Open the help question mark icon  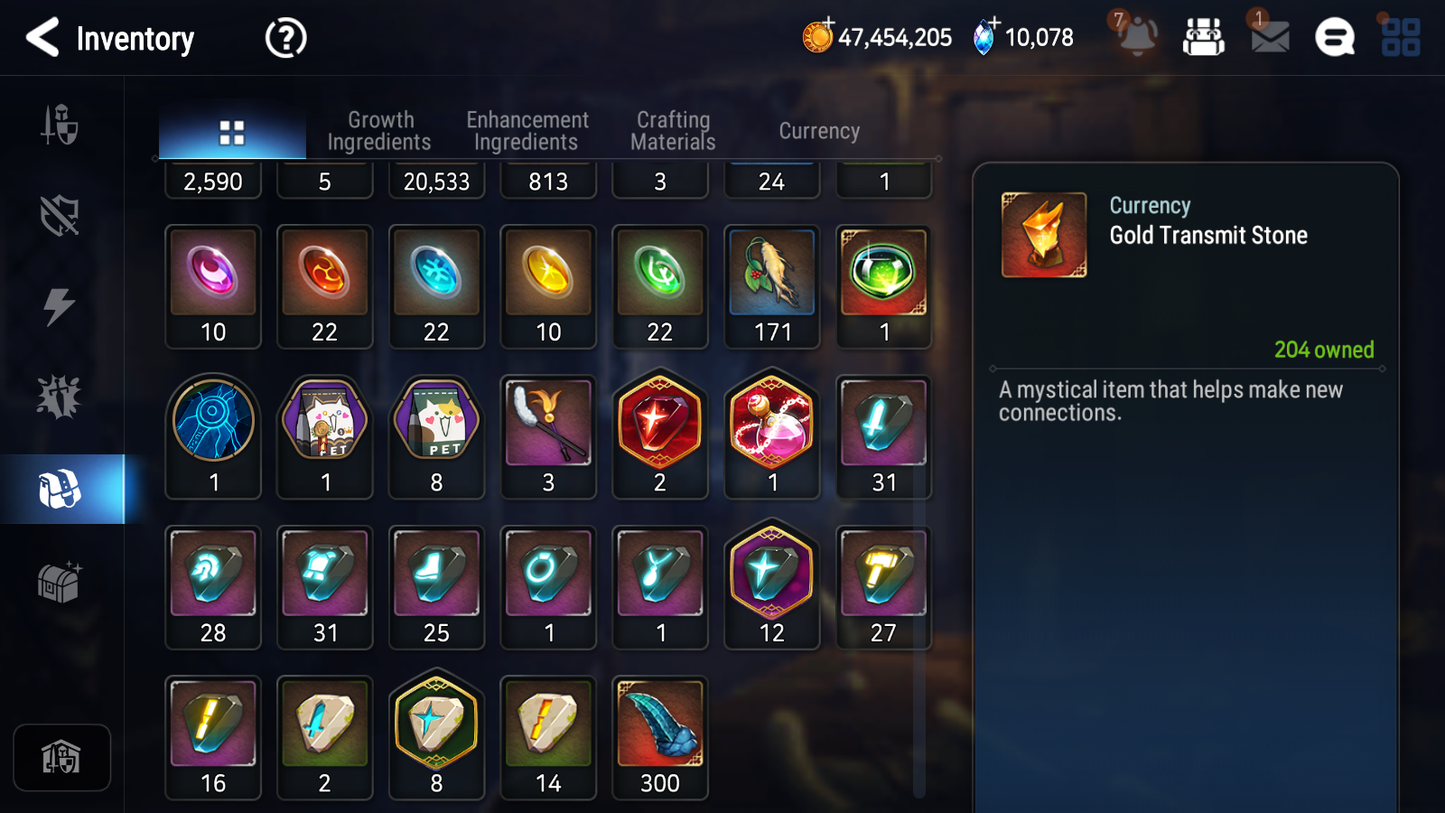pos(284,37)
